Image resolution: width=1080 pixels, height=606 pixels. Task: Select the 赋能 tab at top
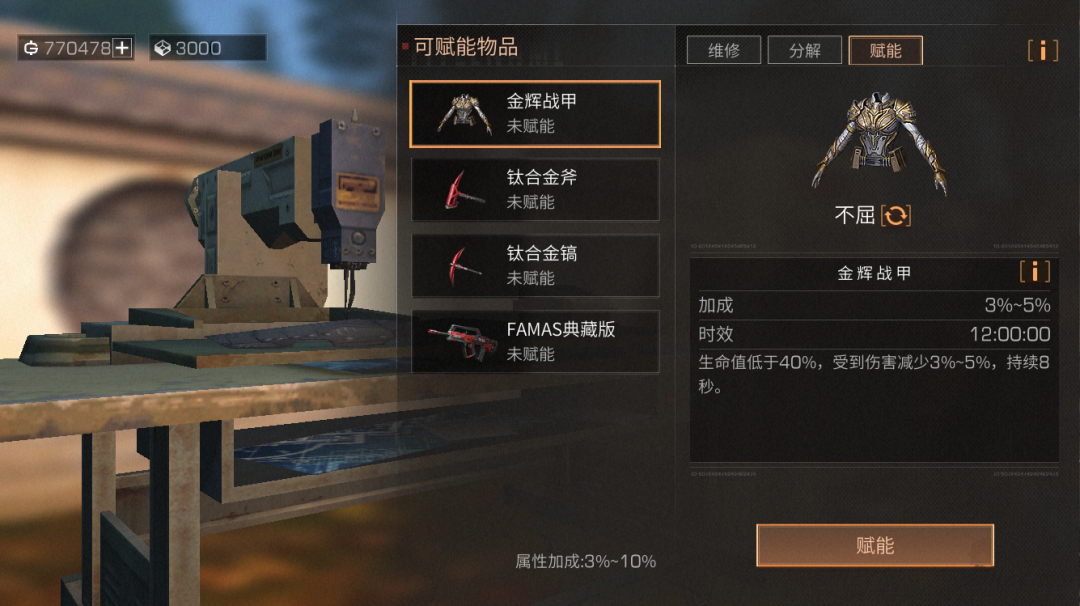[885, 50]
